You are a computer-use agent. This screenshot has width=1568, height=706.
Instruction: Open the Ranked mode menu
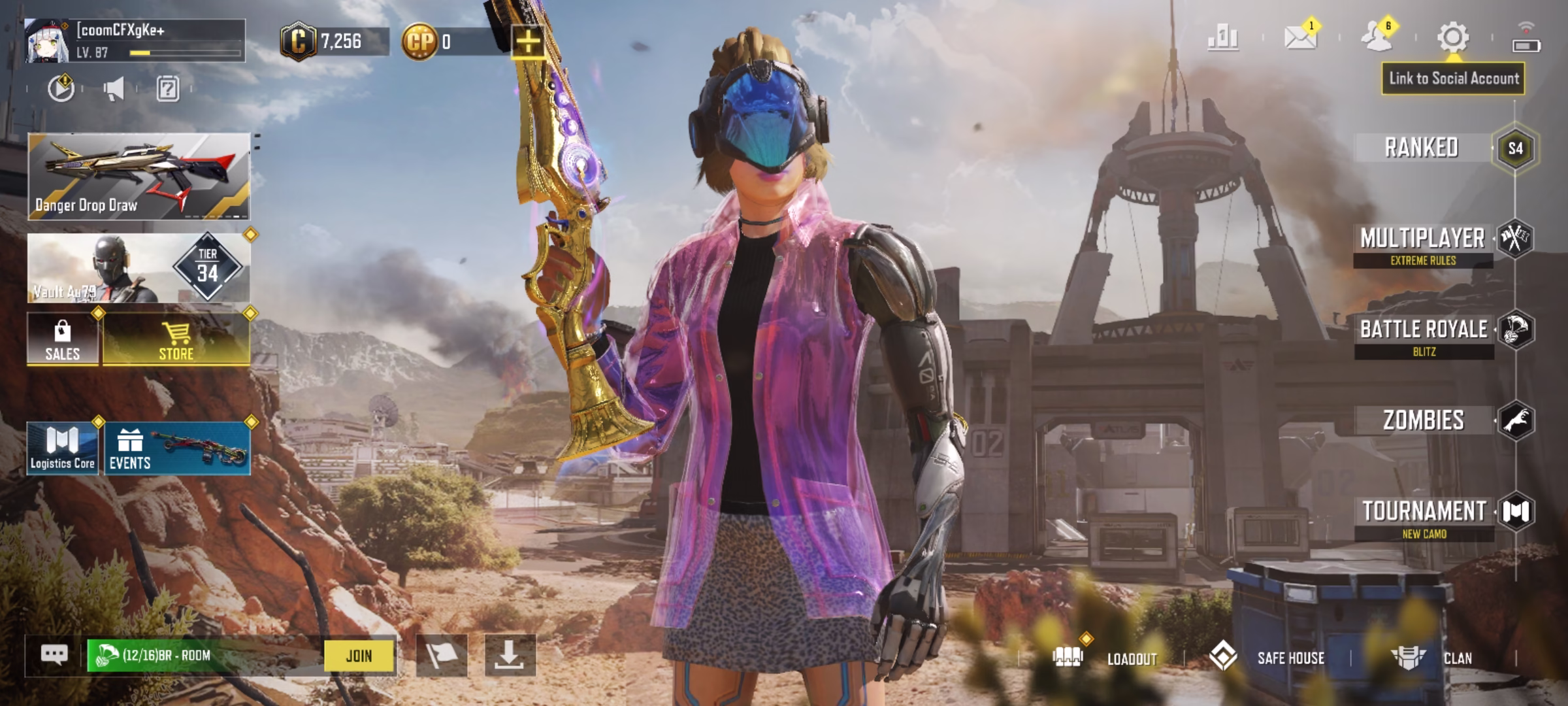[x=1422, y=148]
